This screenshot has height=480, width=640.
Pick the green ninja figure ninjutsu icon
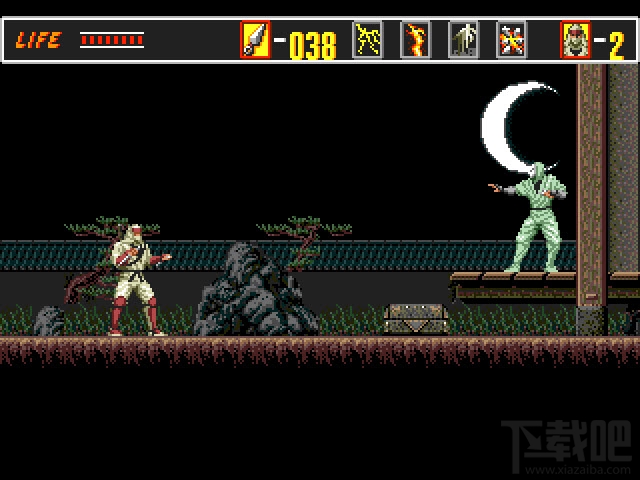pyautogui.click(x=463, y=39)
